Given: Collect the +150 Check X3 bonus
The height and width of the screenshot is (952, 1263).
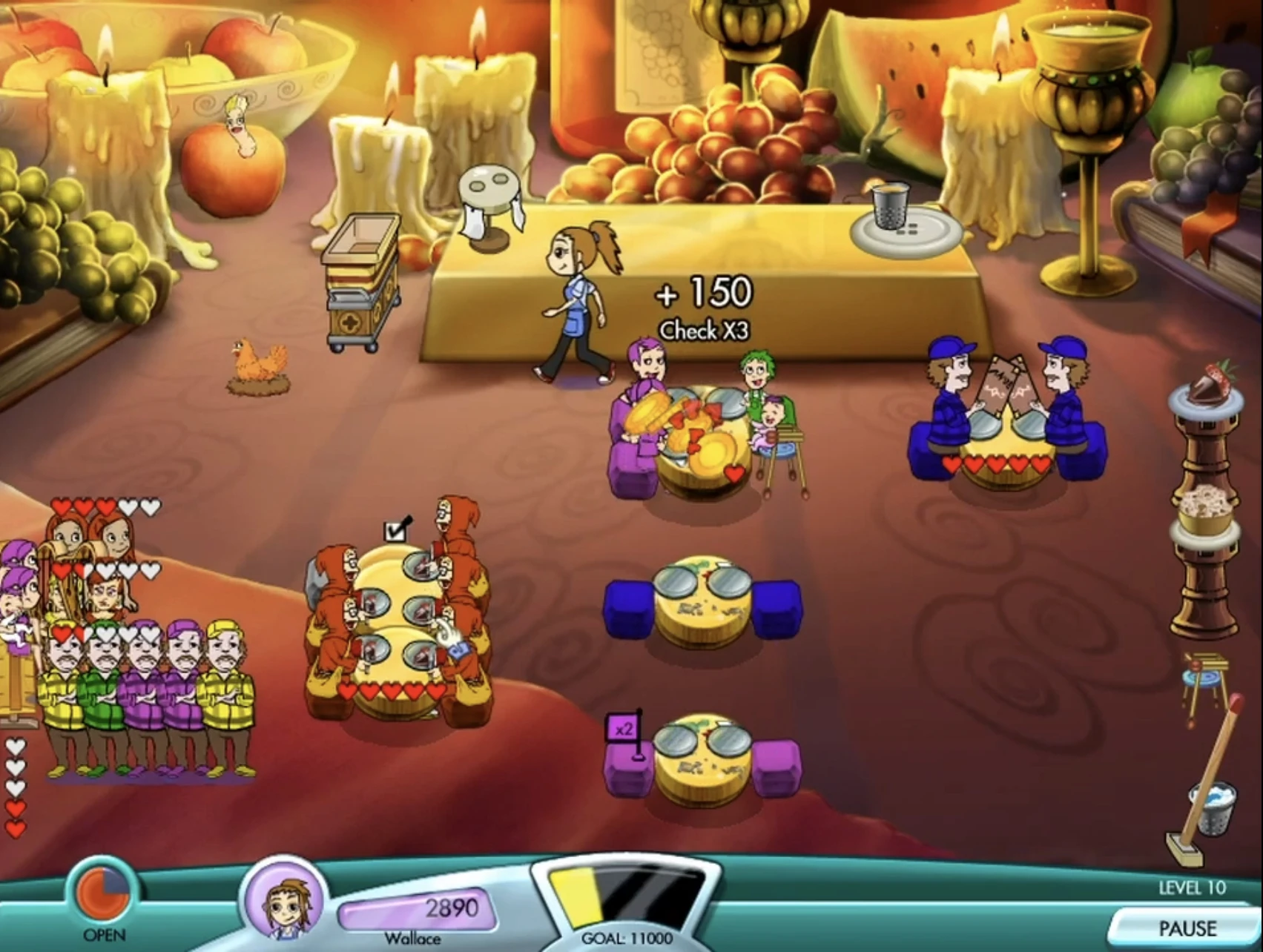Looking at the screenshot, I should [x=702, y=304].
